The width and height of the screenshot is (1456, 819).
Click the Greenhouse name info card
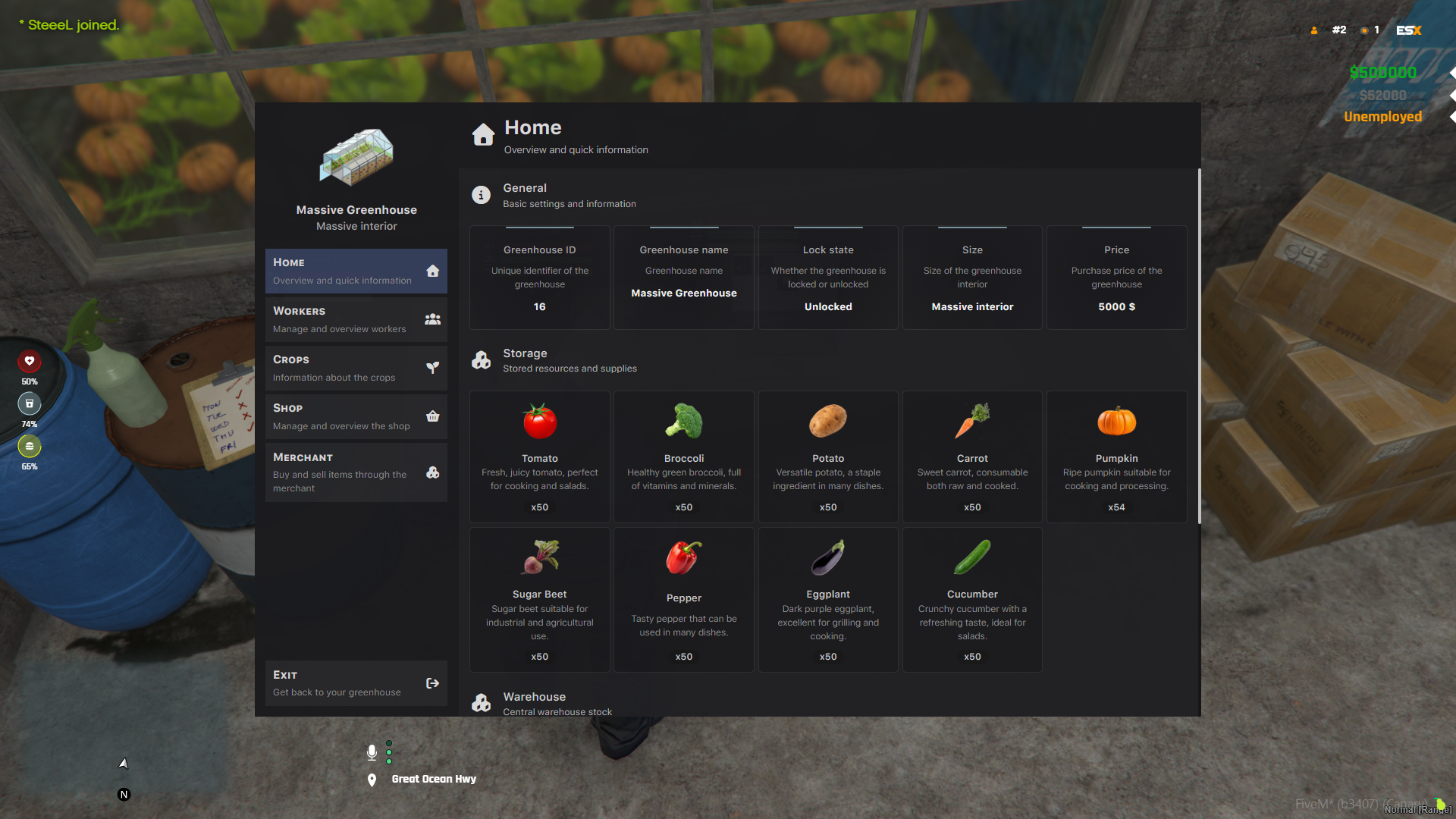tap(683, 278)
